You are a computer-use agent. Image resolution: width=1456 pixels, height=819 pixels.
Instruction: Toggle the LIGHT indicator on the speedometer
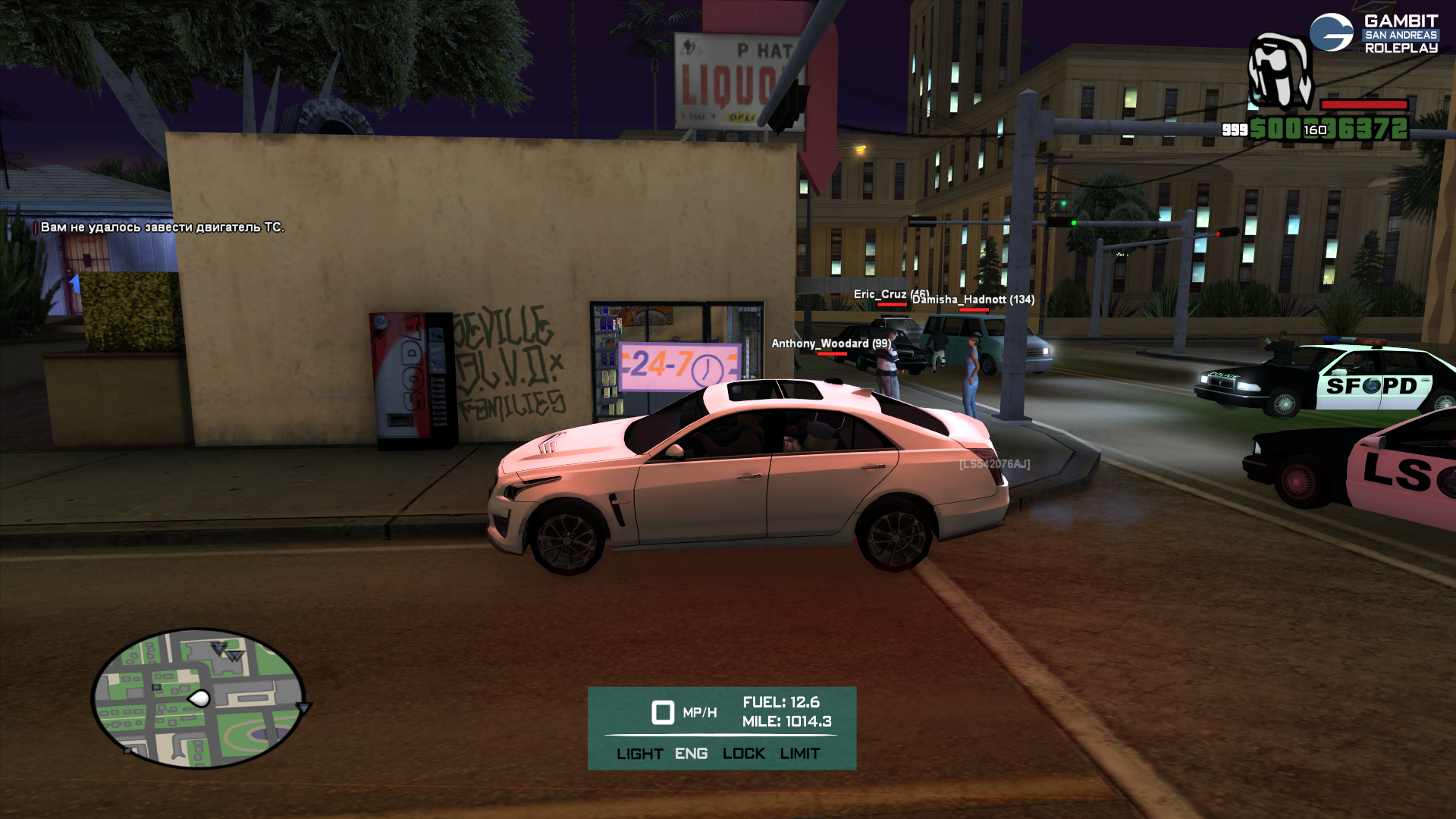pyautogui.click(x=639, y=754)
